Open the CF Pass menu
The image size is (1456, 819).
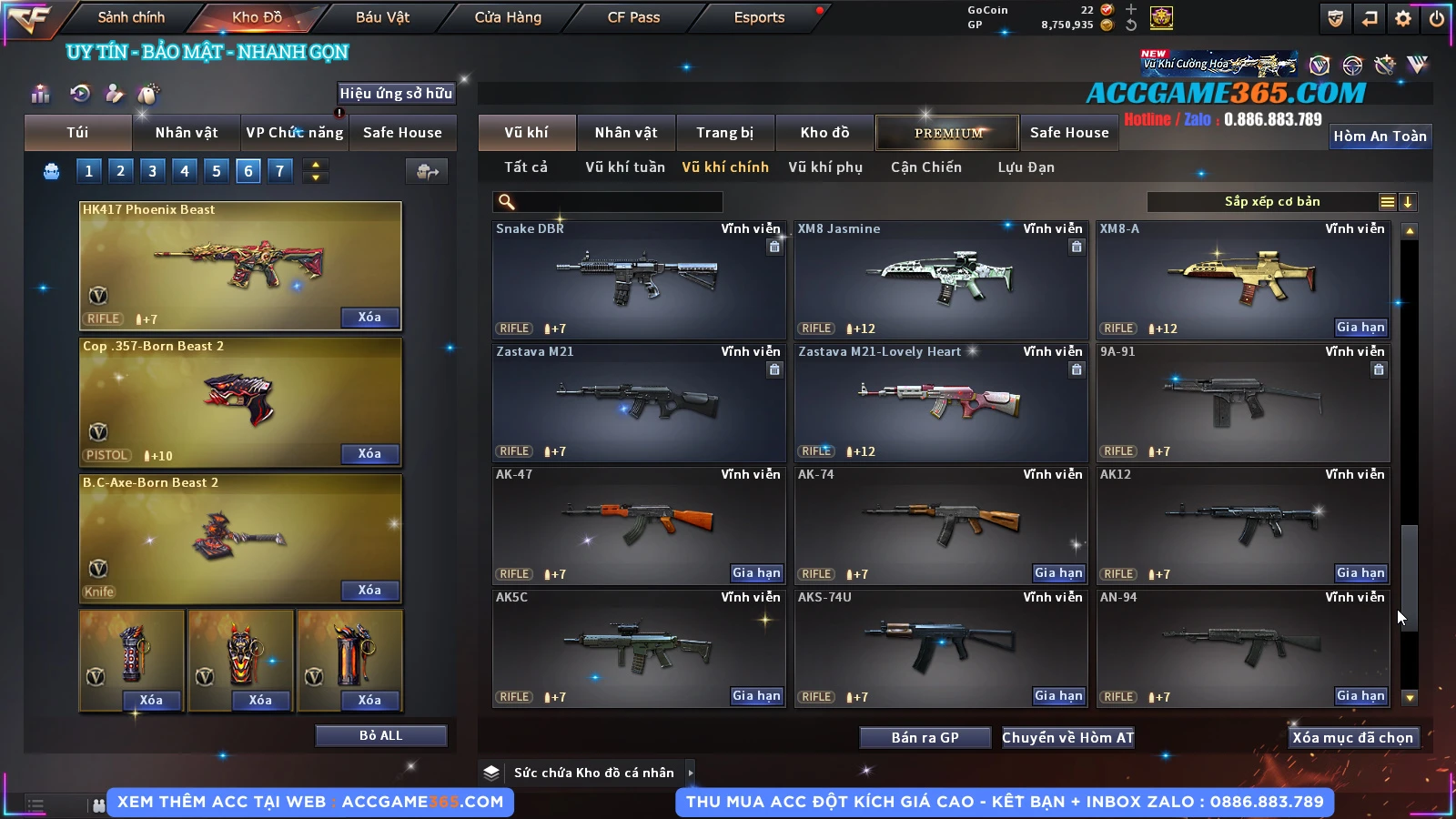coord(633,17)
